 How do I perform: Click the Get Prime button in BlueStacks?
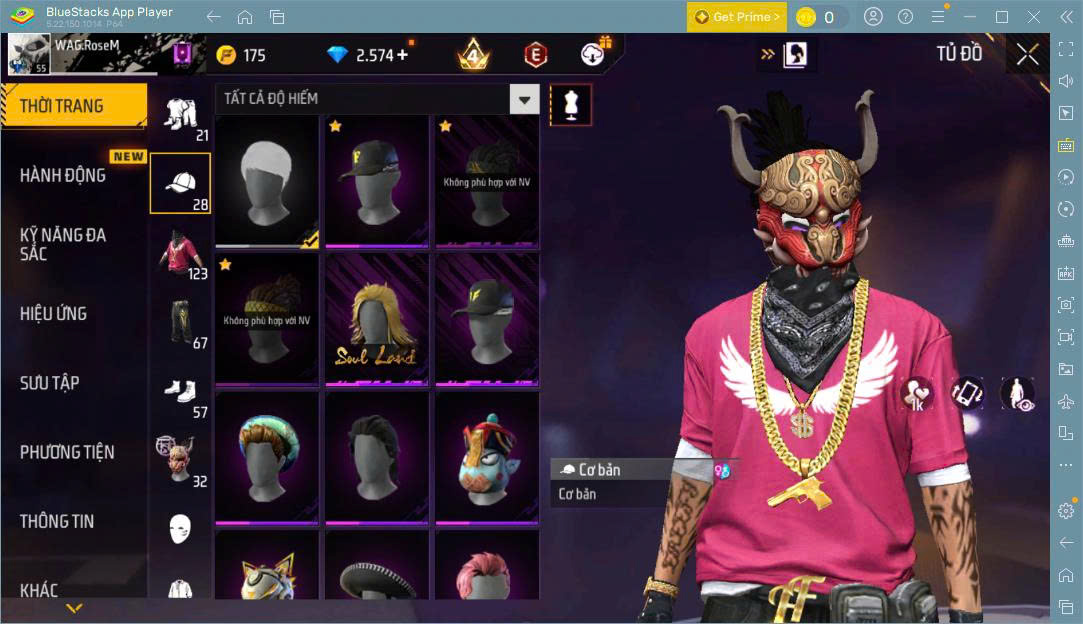(x=736, y=17)
